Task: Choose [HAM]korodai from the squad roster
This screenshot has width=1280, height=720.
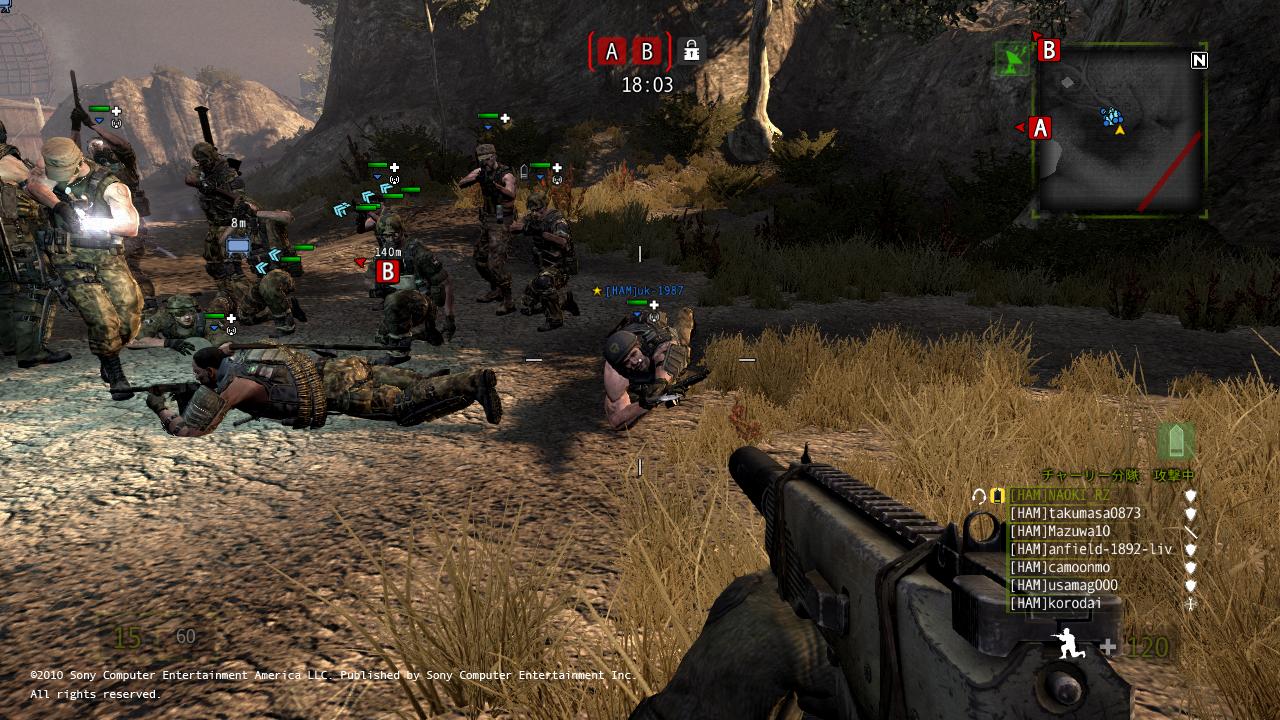Action: point(1056,603)
